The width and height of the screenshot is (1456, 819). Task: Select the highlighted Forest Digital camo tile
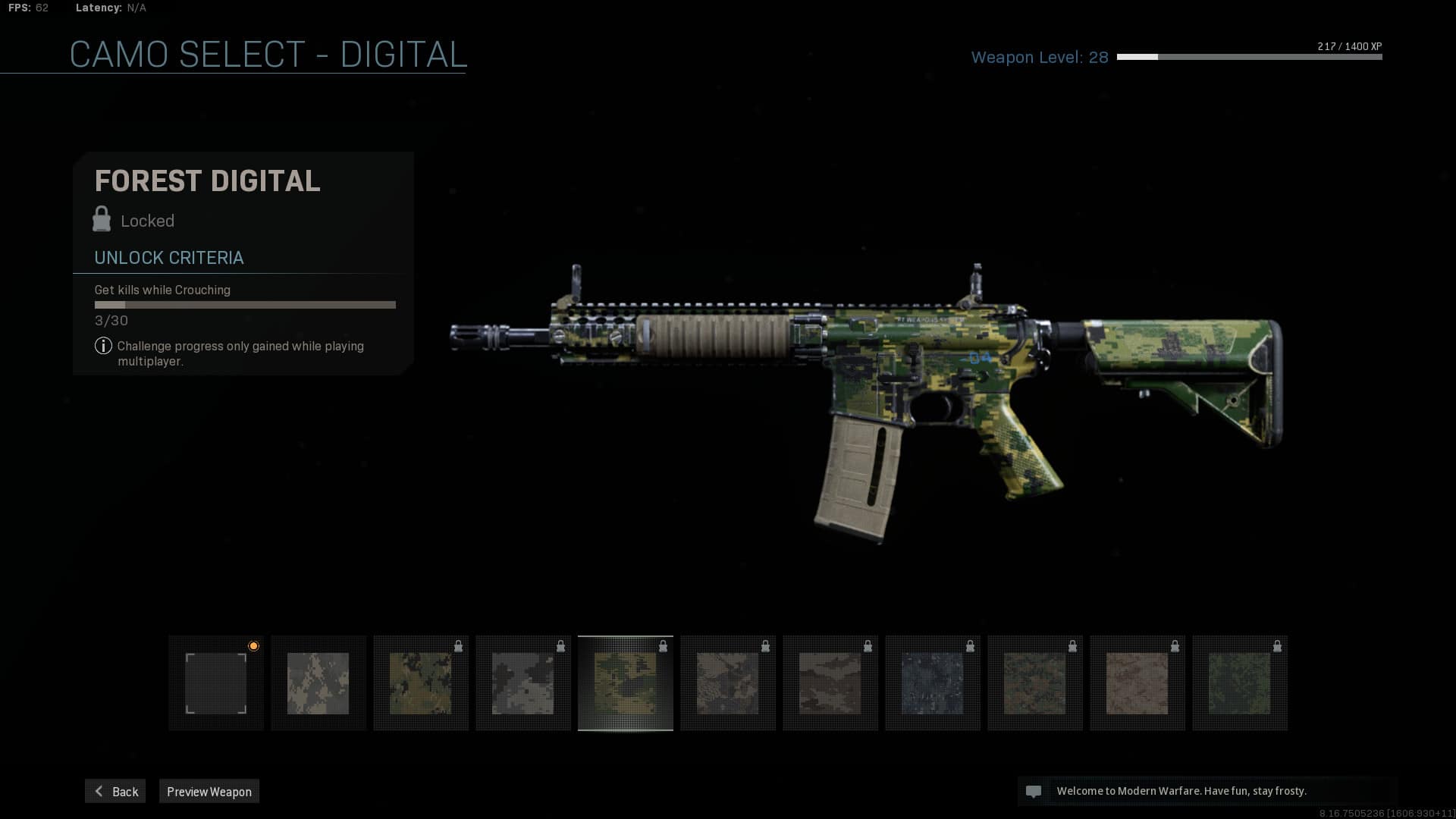(626, 683)
